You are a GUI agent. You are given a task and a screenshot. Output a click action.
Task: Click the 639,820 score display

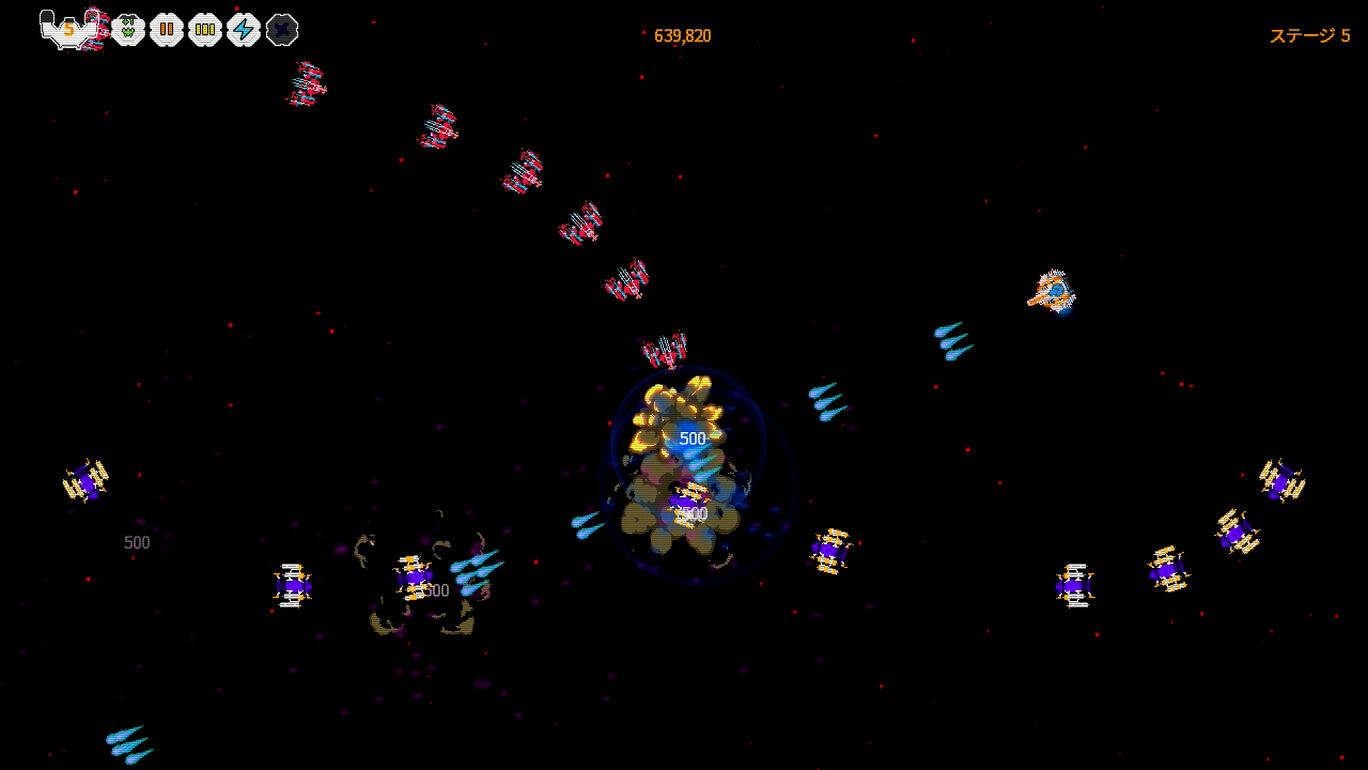683,34
